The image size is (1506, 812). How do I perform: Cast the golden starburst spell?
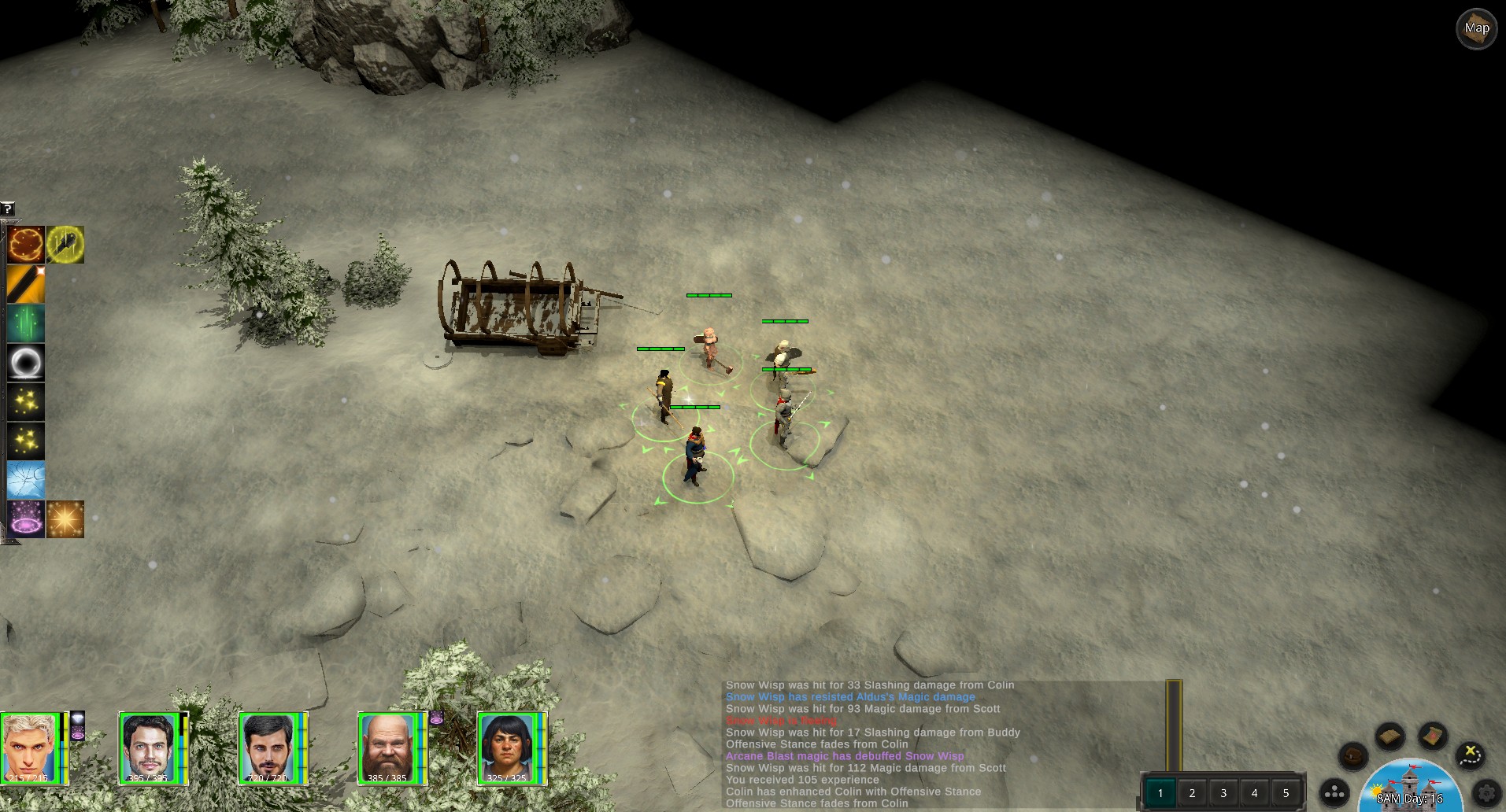coord(65,519)
